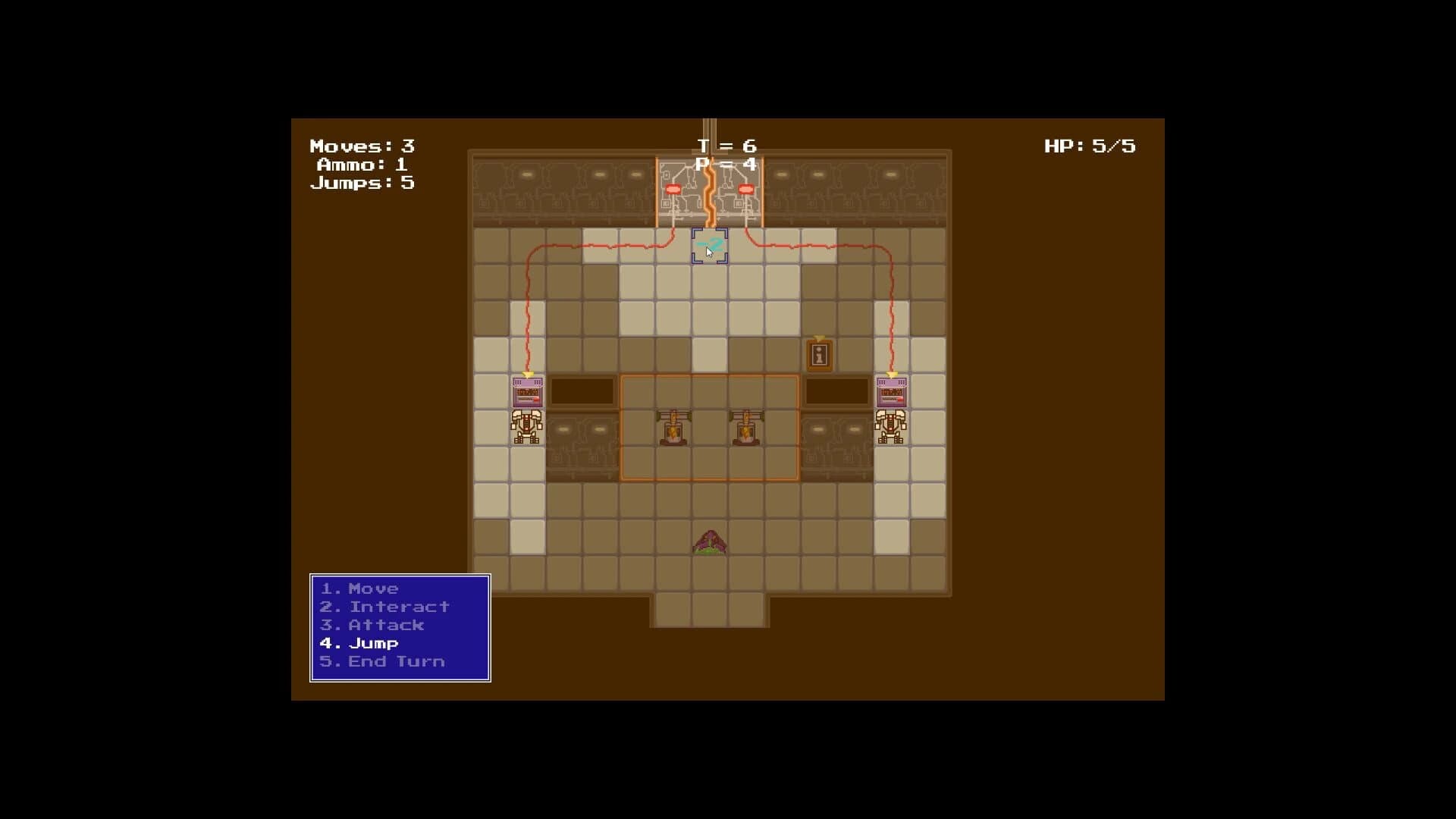Click the right purple generator machine
The width and height of the screenshot is (1456, 819).
[892, 392]
